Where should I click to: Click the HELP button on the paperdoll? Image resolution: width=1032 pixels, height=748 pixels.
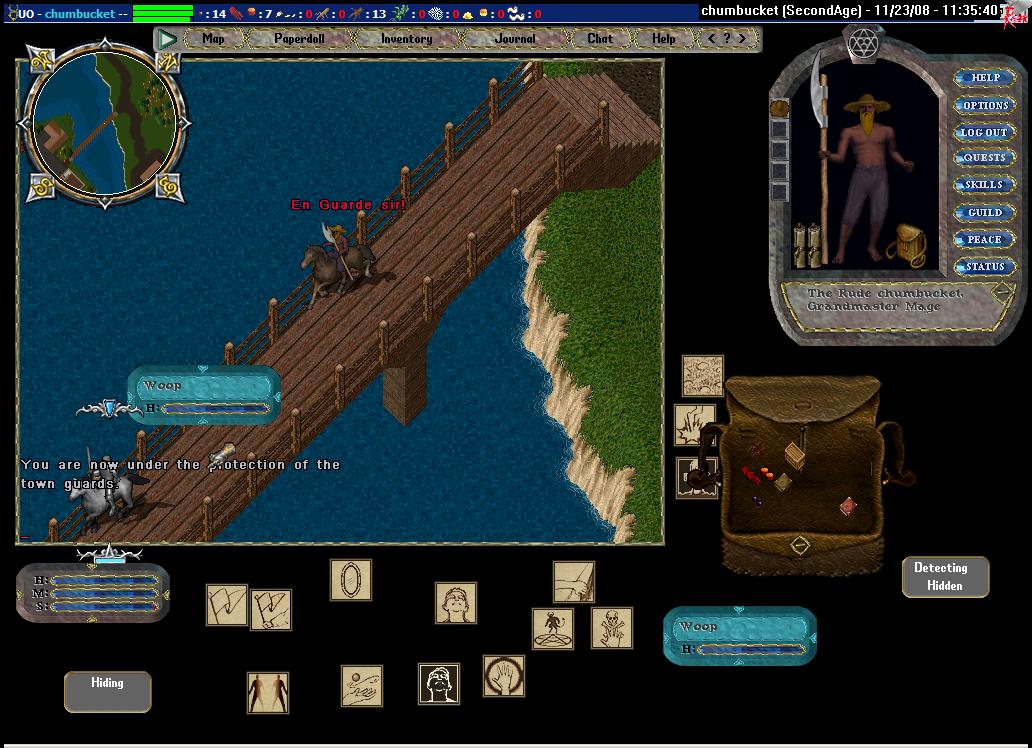pyautogui.click(x=985, y=78)
